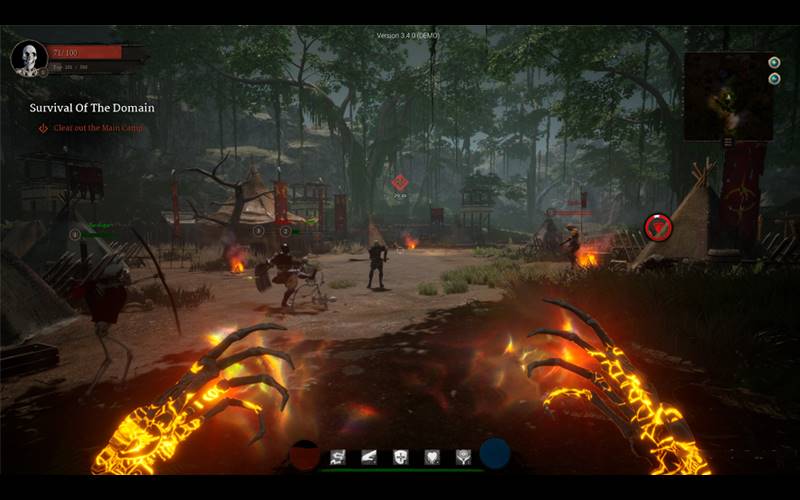Screen dimensions: 800x500
Task: Click the blue mana orb
Action: [494, 454]
